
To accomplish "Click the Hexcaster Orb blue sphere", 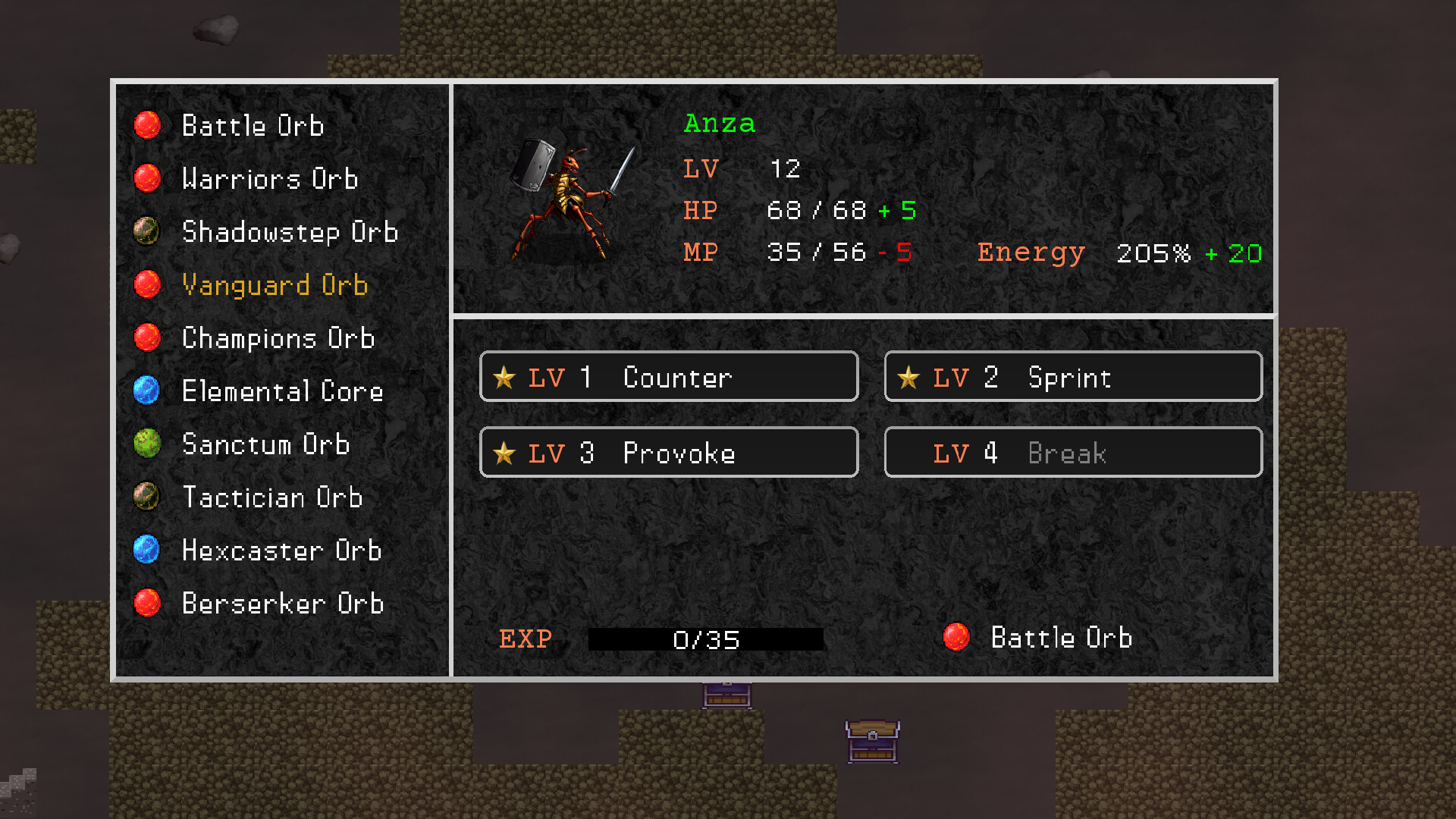I will tap(148, 551).
